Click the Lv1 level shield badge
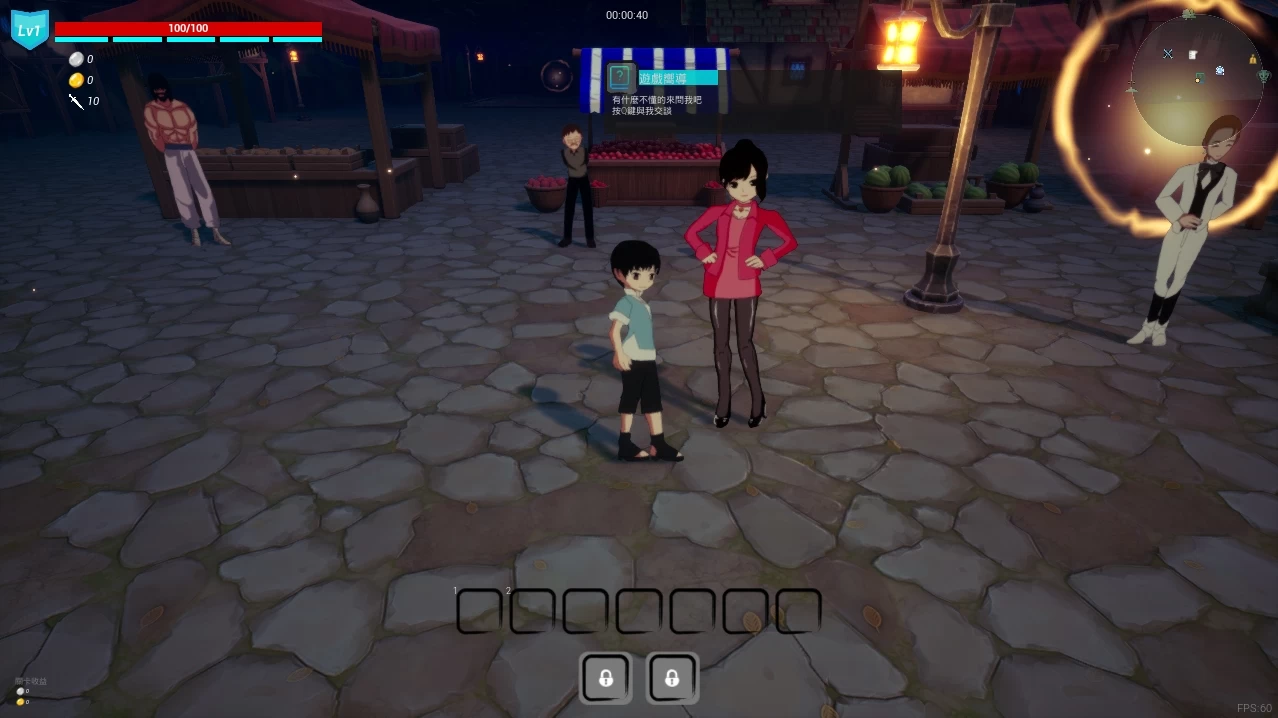Viewport: 1278px width, 718px height. click(30, 30)
